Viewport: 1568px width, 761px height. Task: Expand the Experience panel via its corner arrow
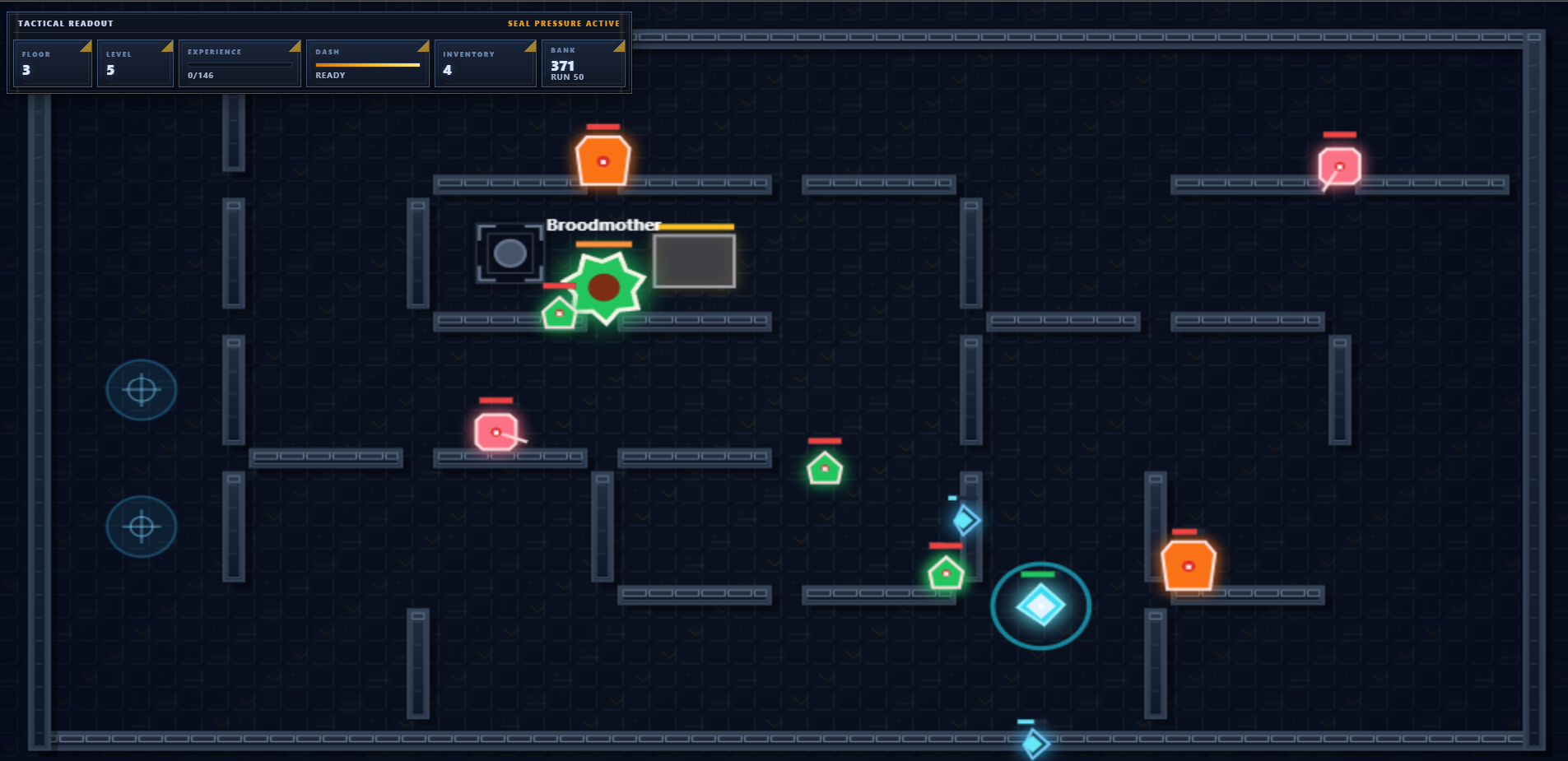294,47
